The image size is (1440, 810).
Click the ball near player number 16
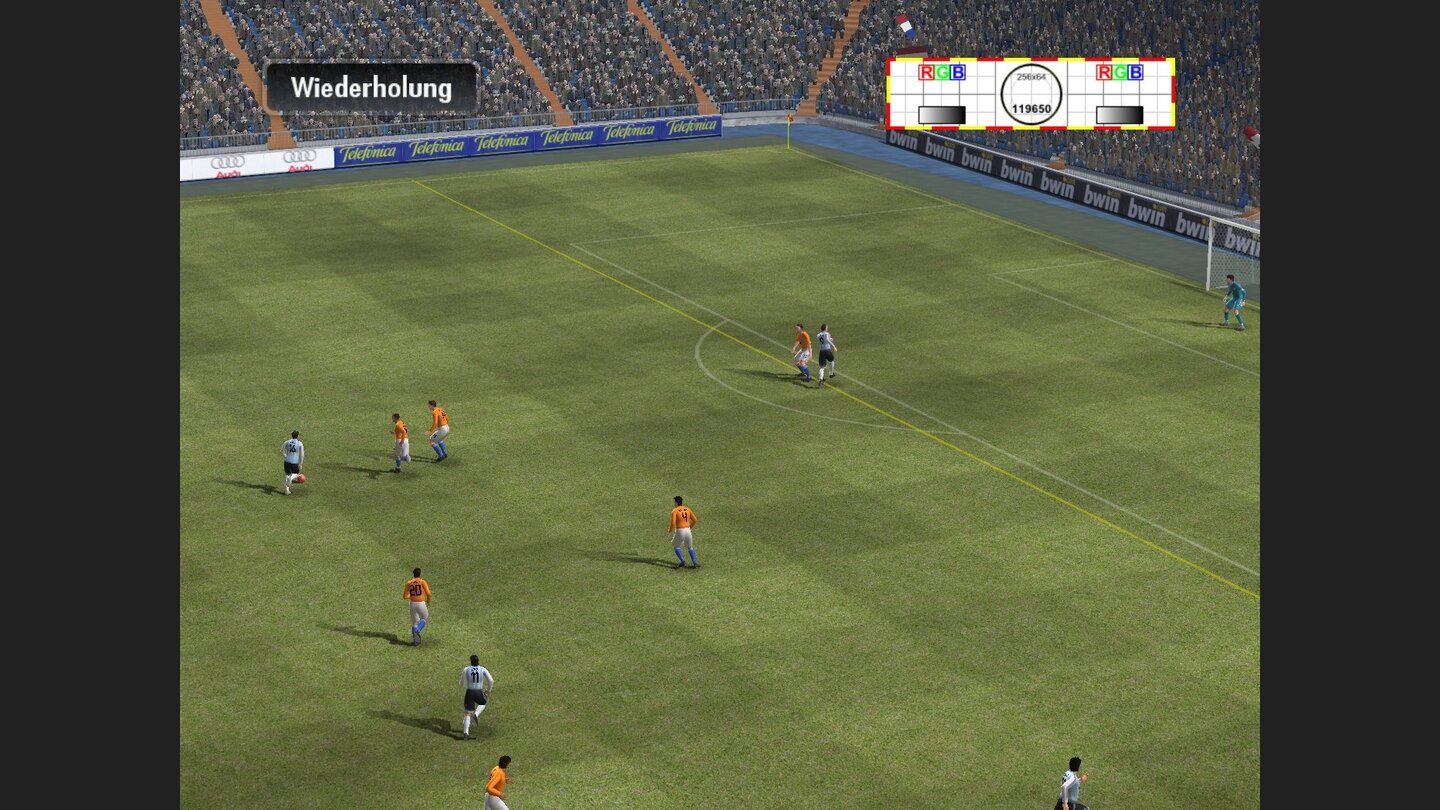point(301,479)
